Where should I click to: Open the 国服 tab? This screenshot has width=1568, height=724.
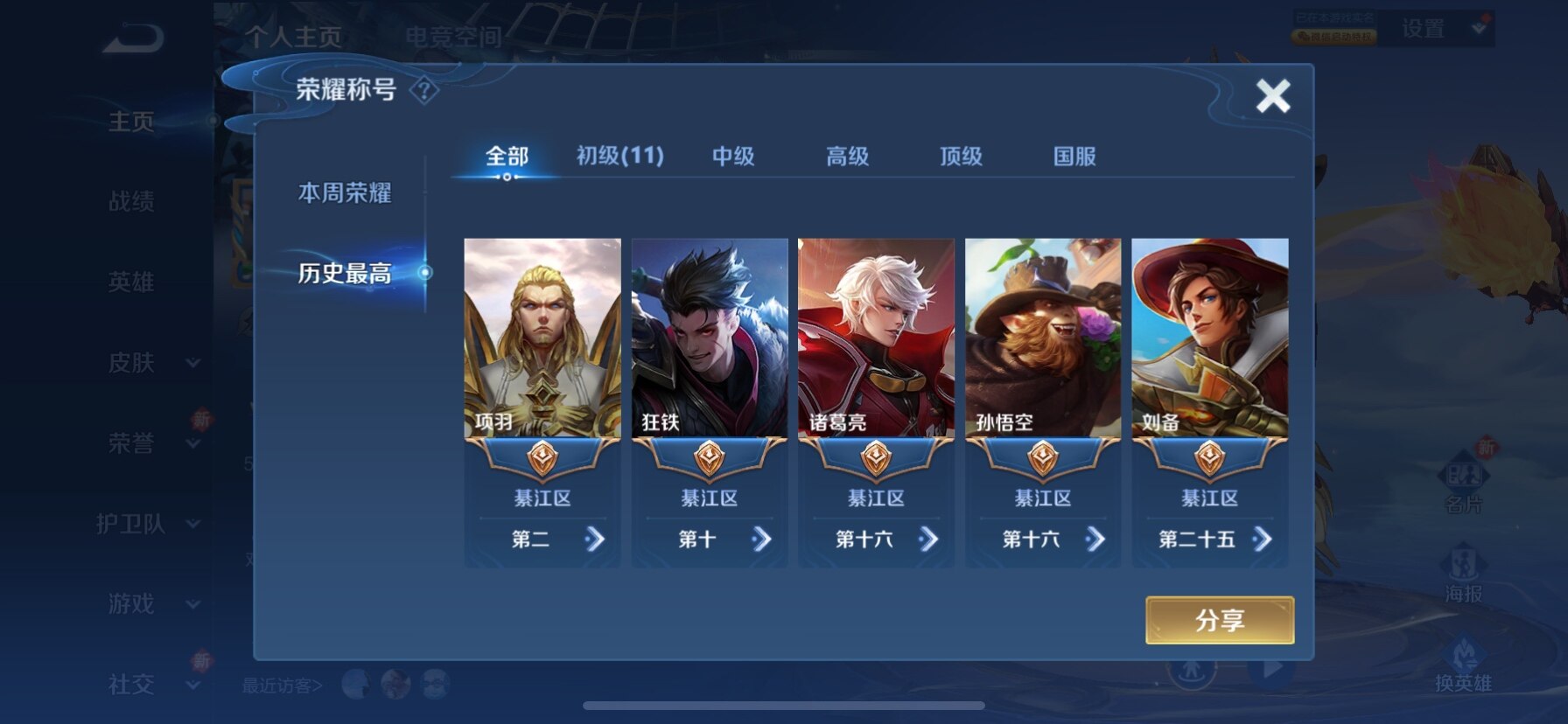(x=1074, y=157)
